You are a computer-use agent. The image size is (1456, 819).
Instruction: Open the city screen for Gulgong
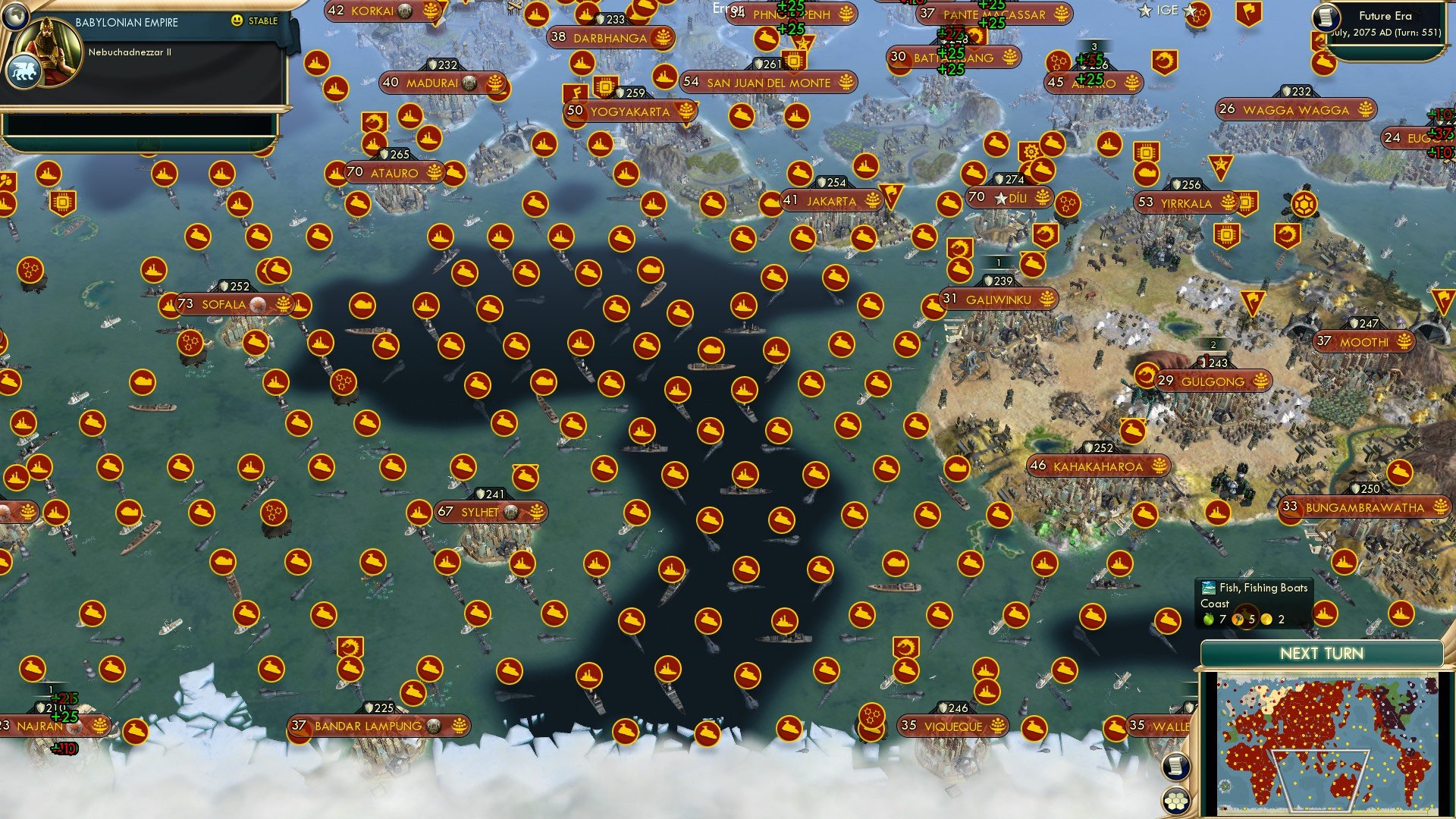pos(1210,381)
